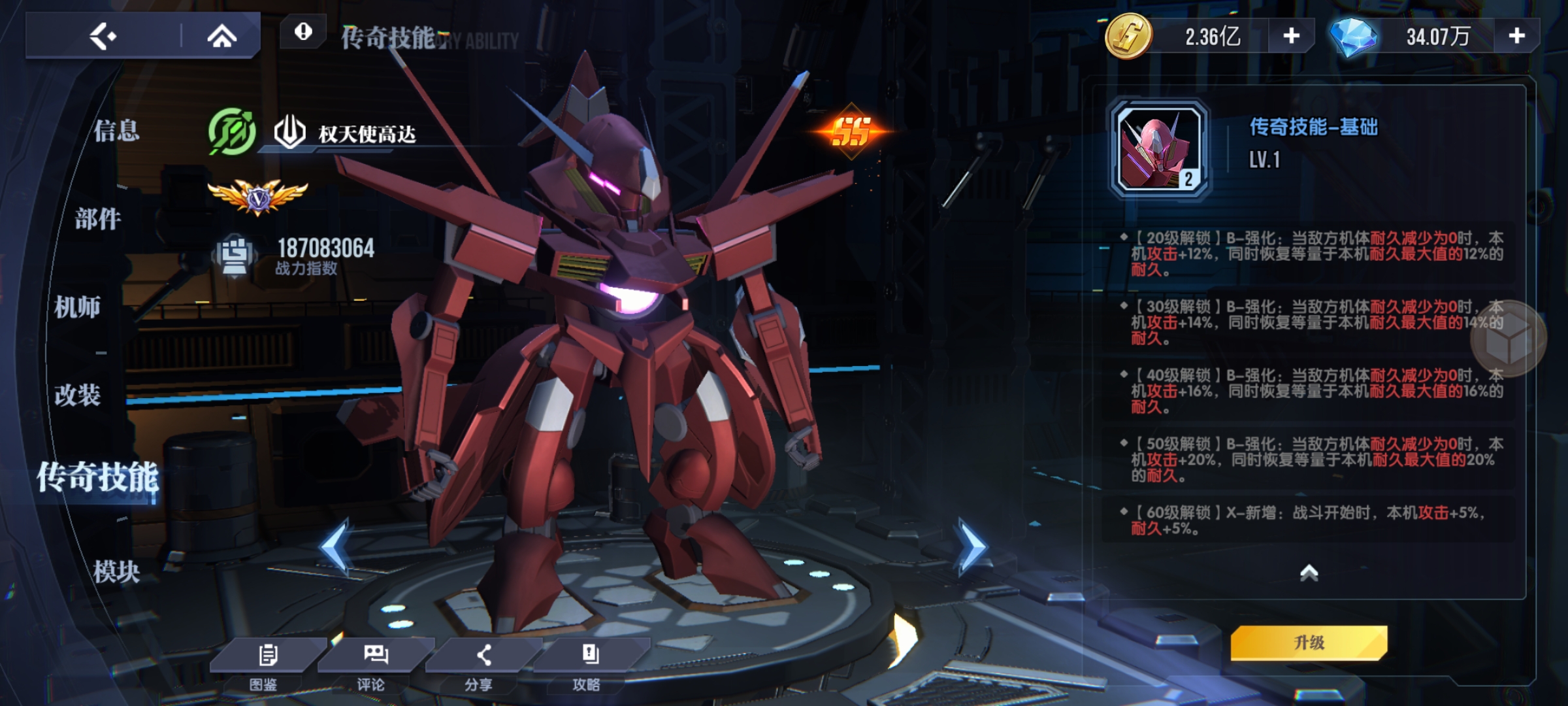The image size is (1568, 706).
Task: Open the 传奇技能 tab
Action: 98,477
